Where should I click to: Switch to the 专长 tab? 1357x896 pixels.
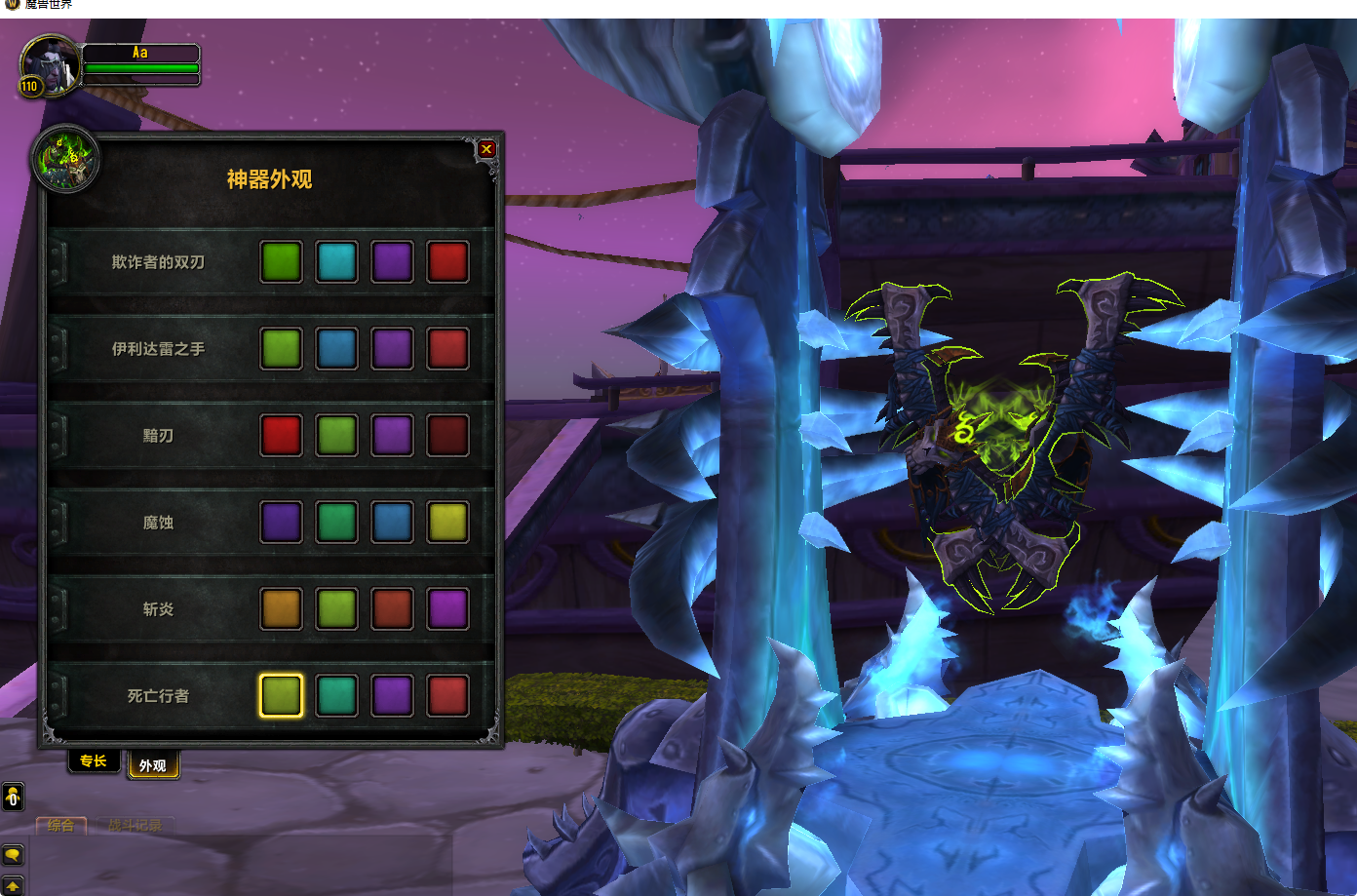[94, 761]
